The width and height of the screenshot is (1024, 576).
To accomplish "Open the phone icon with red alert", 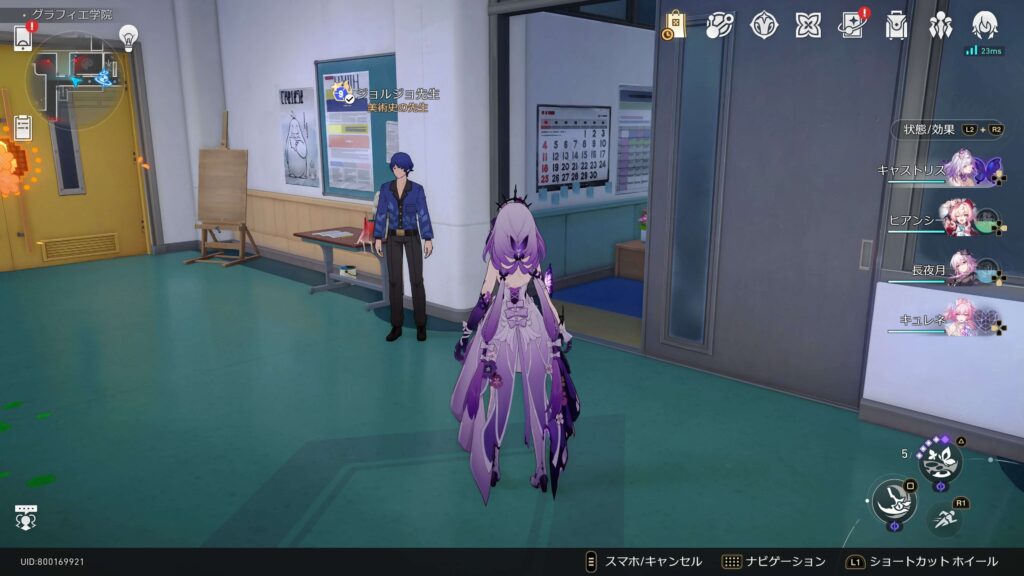I will (x=23, y=37).
